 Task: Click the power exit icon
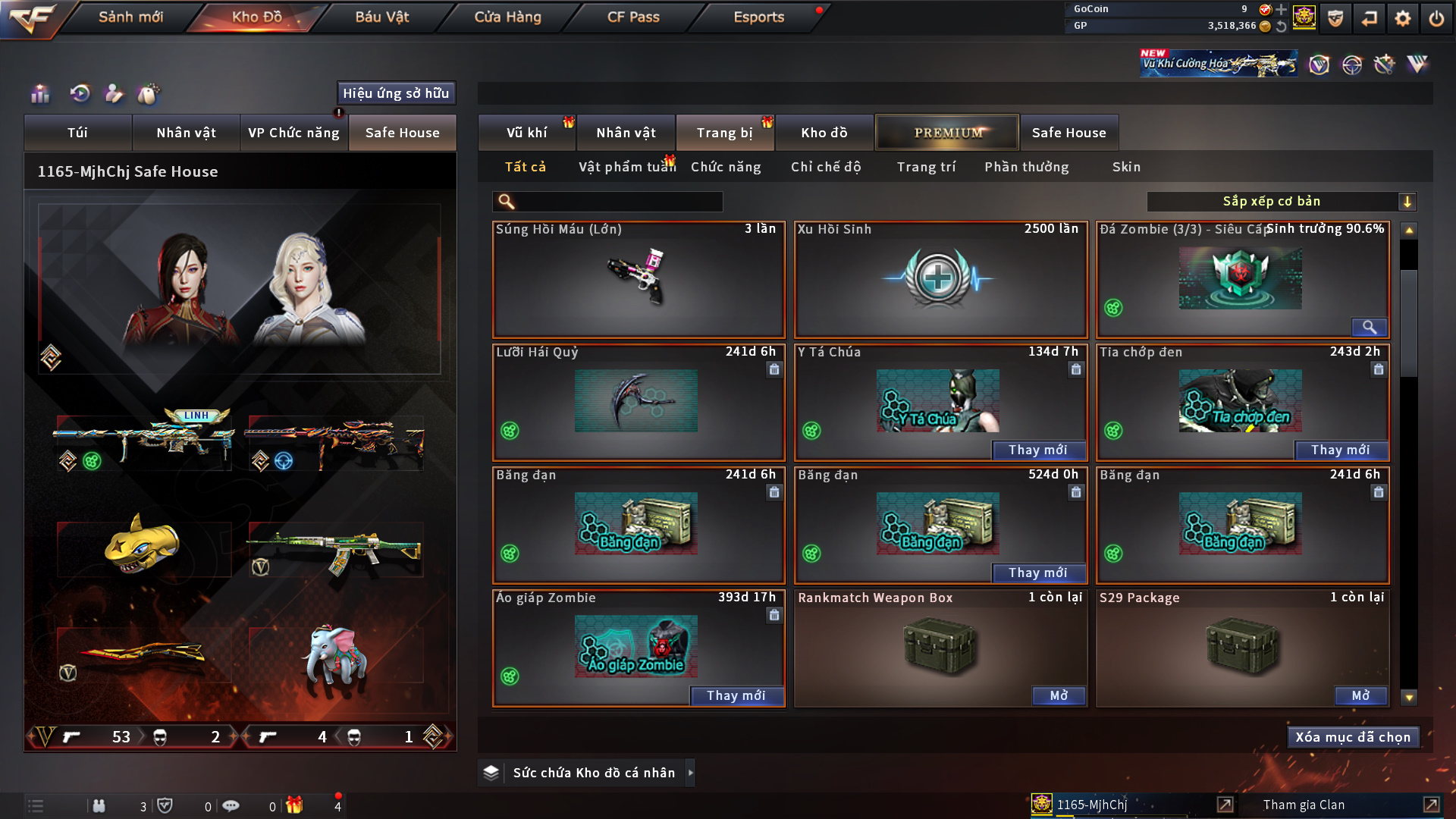coord(1436,18)
